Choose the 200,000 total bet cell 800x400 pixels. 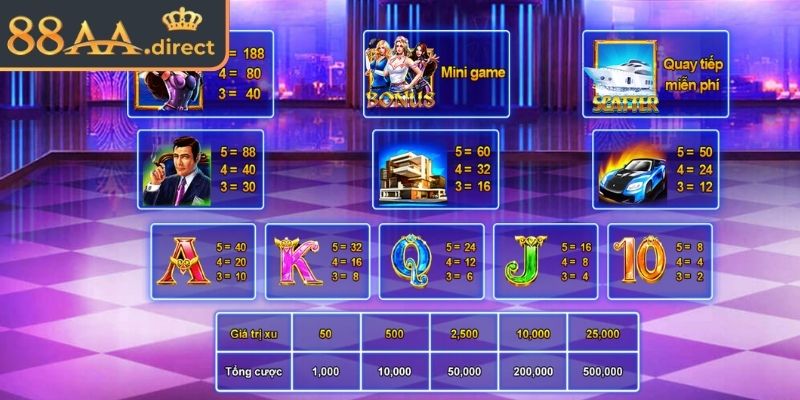[x=533, y=371]
